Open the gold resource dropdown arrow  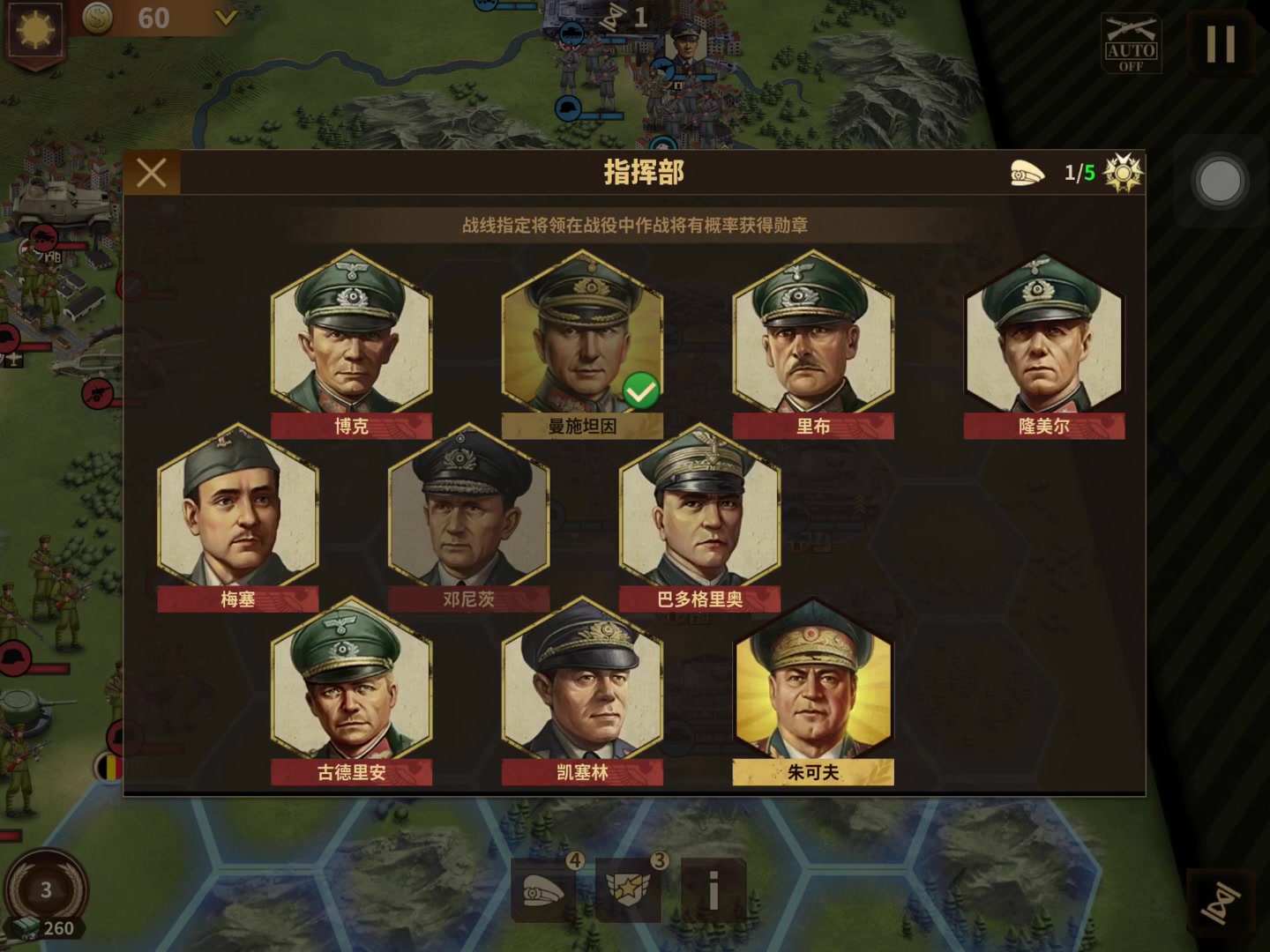click(x=226, y=18)
